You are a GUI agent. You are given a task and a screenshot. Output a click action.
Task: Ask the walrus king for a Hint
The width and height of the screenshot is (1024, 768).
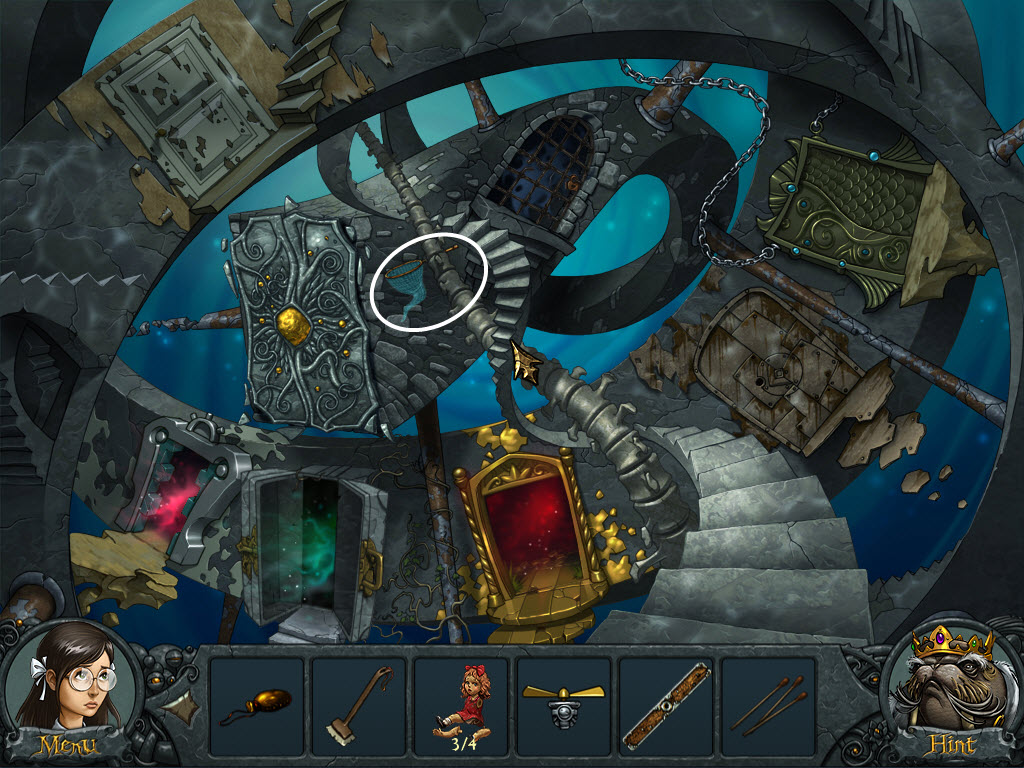(950, 692)
